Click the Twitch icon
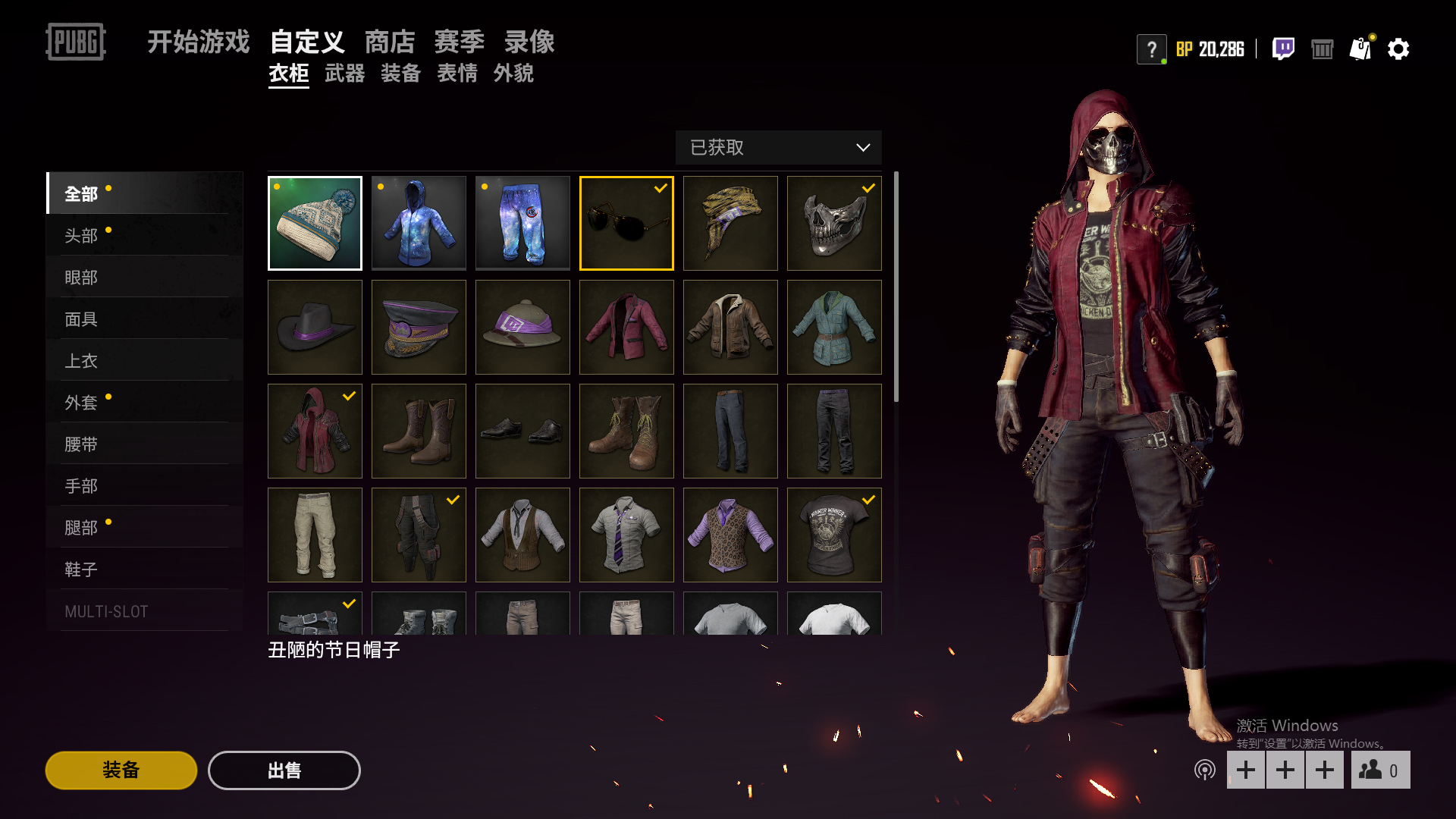 coord(1283,49)
